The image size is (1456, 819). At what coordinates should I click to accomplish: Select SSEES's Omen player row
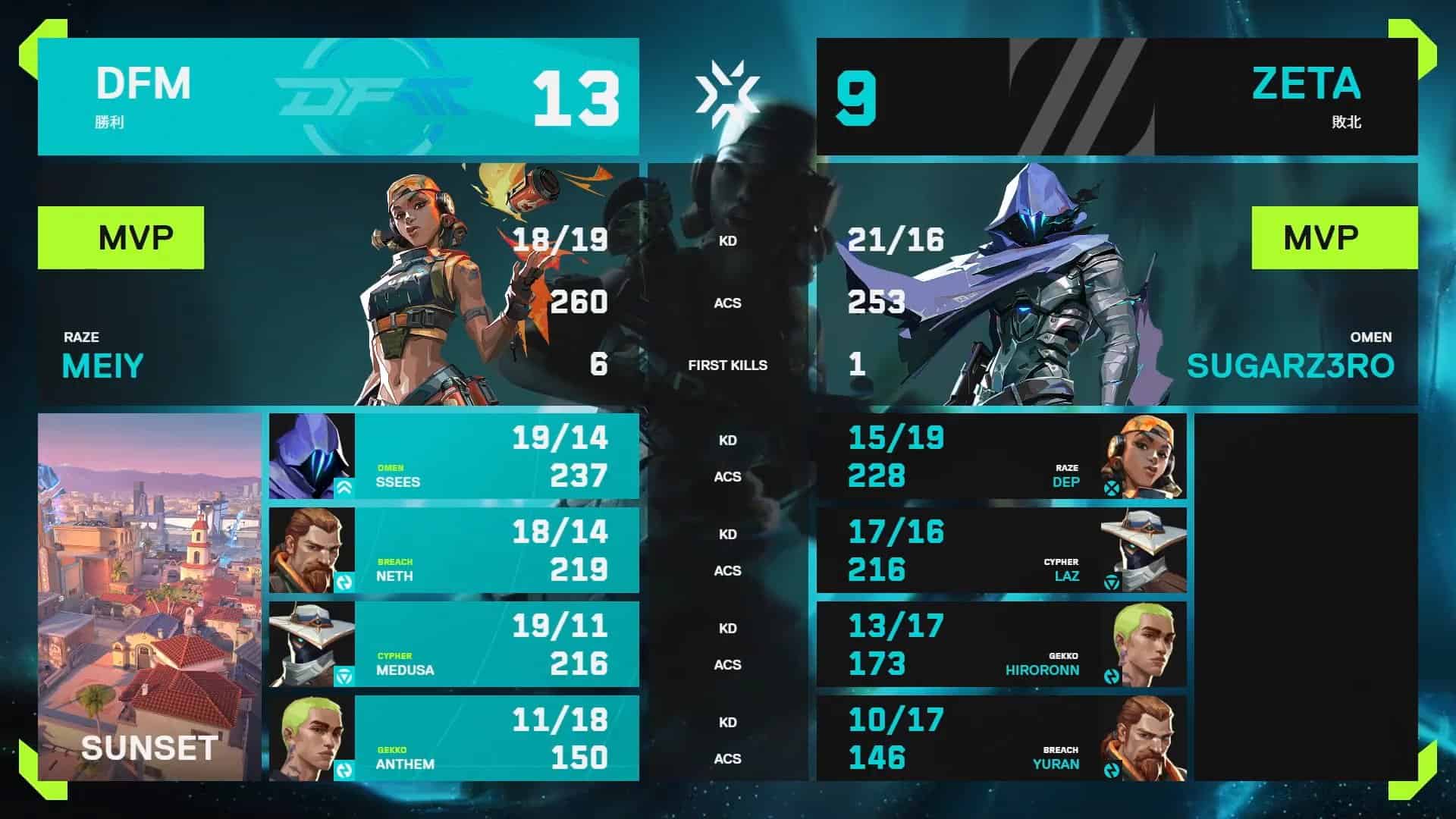point(453,456)
